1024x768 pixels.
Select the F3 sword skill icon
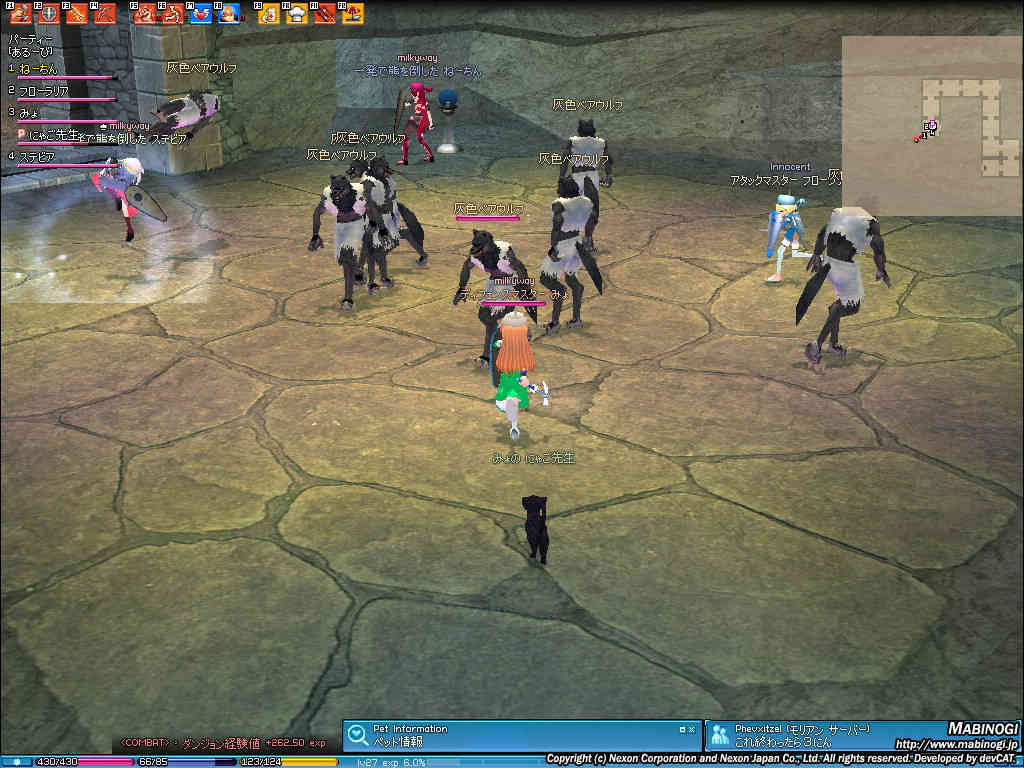point(76,14)
